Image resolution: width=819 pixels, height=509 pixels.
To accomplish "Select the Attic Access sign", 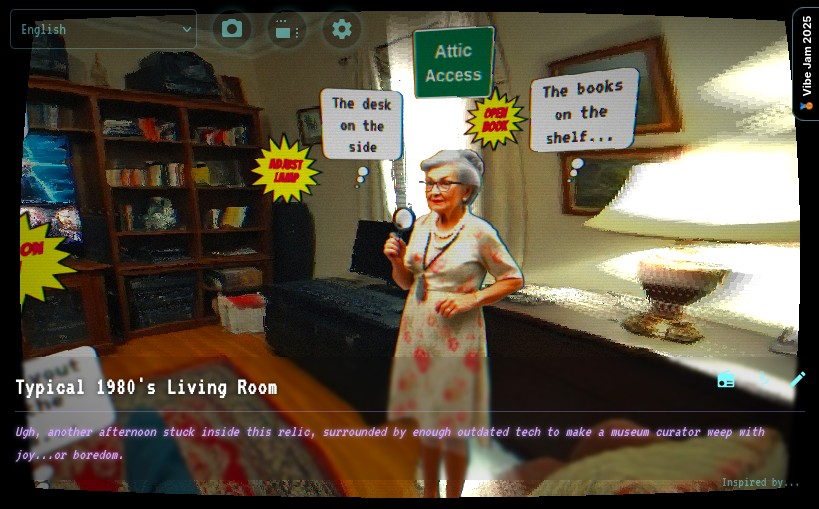I will (453, 63).
